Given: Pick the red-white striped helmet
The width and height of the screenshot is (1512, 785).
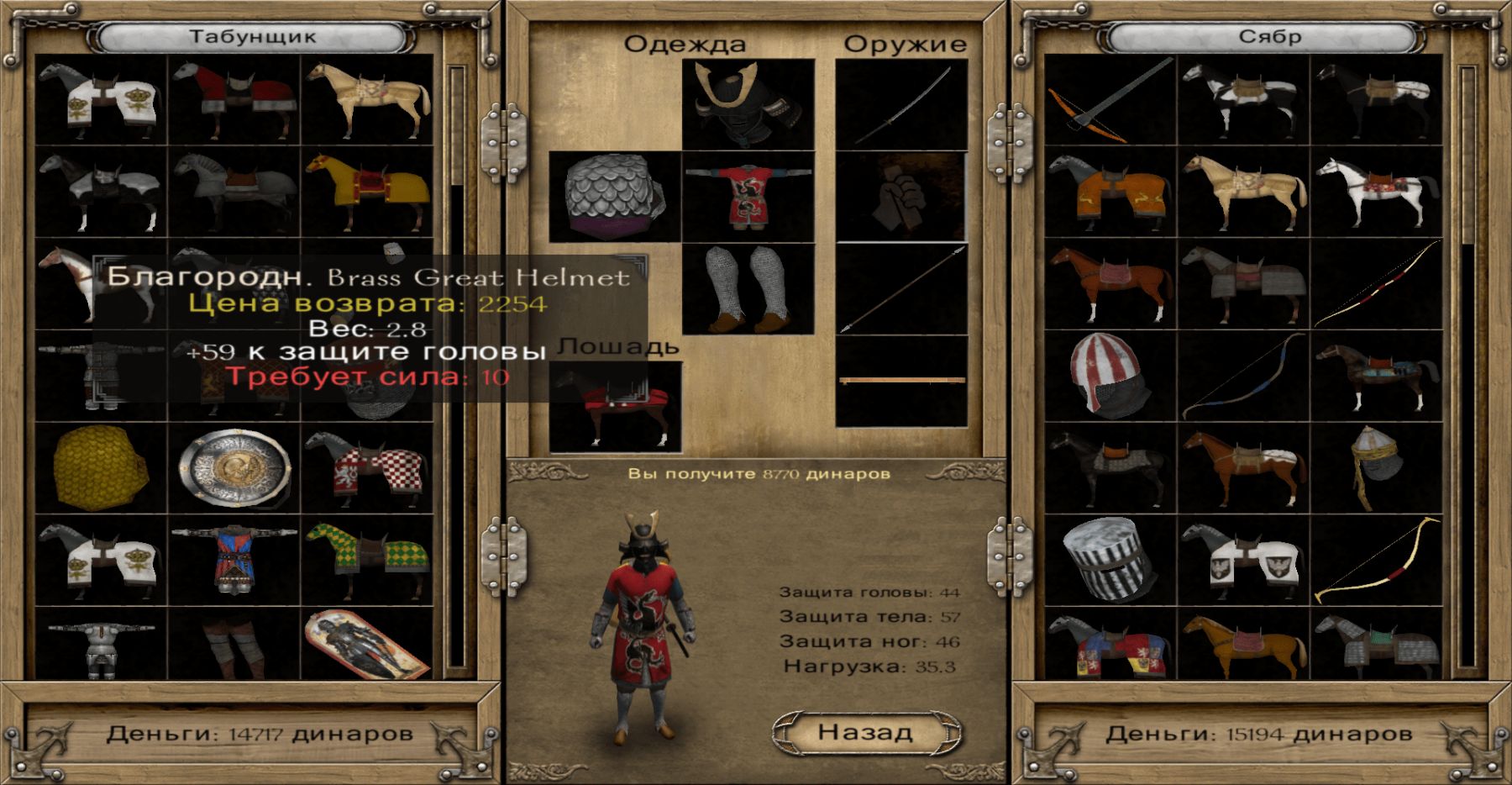Looking at the screenshot, I should pyautogui.click(x=1110, y=376).
